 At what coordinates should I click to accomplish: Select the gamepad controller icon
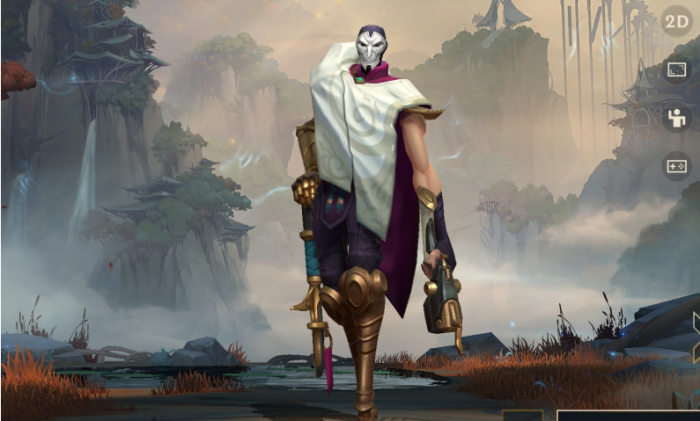coord(677,165)
